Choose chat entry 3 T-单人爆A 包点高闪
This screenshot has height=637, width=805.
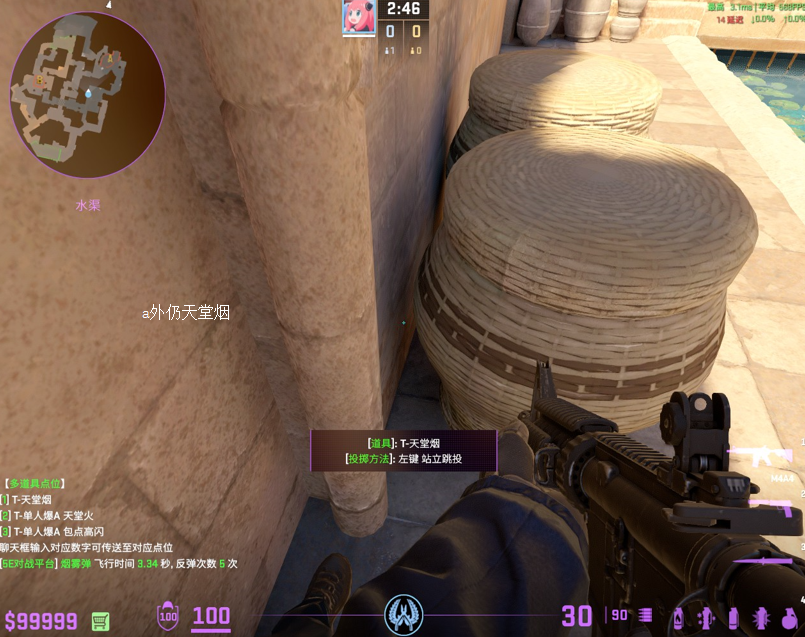(x=53, y=531)
